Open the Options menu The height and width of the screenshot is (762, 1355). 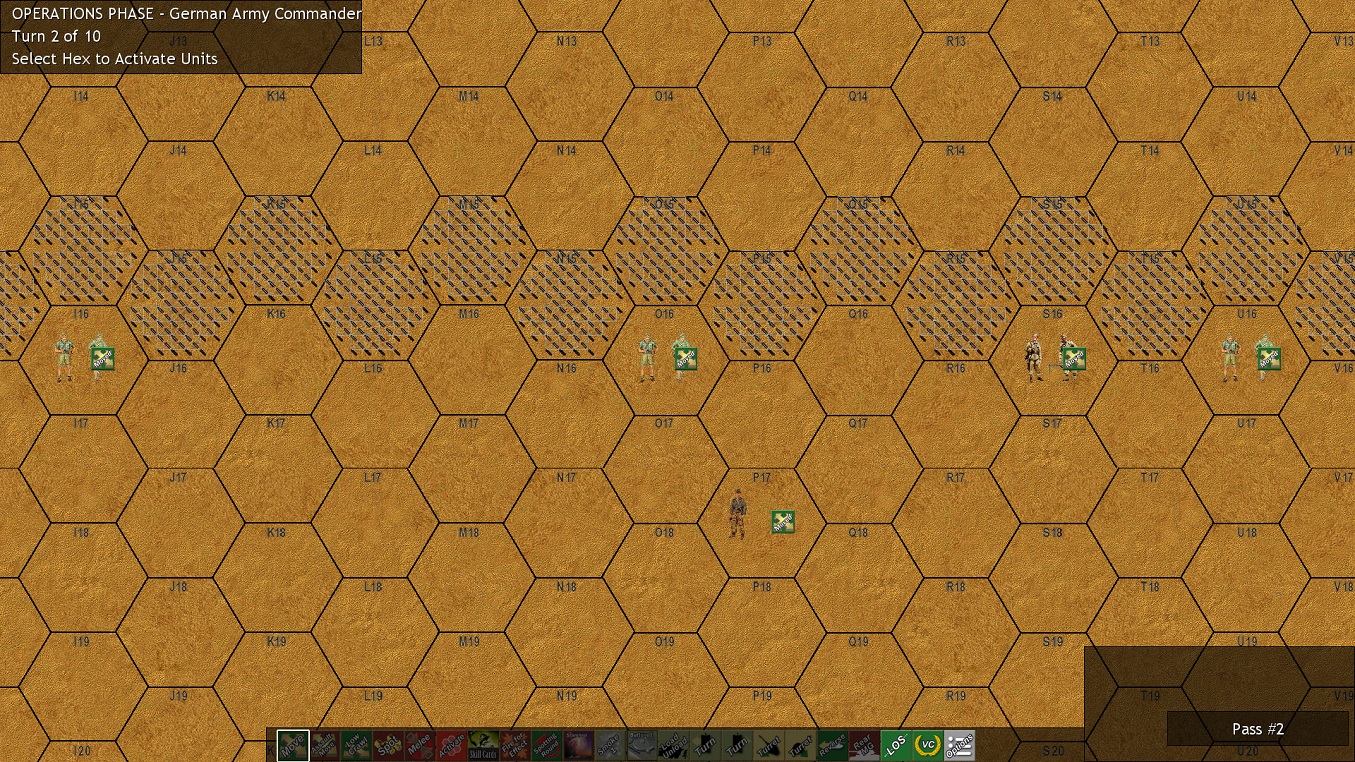point(961,744)
